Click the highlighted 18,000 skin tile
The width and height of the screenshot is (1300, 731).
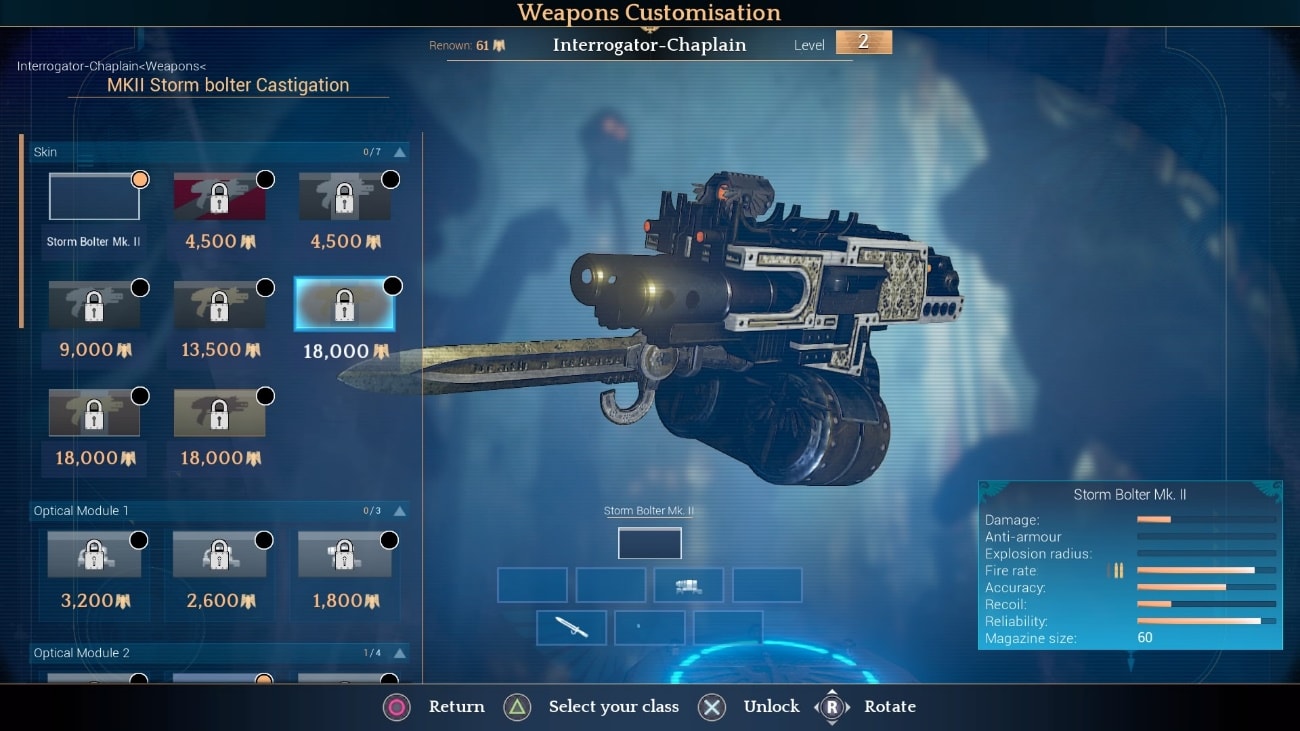344,304
